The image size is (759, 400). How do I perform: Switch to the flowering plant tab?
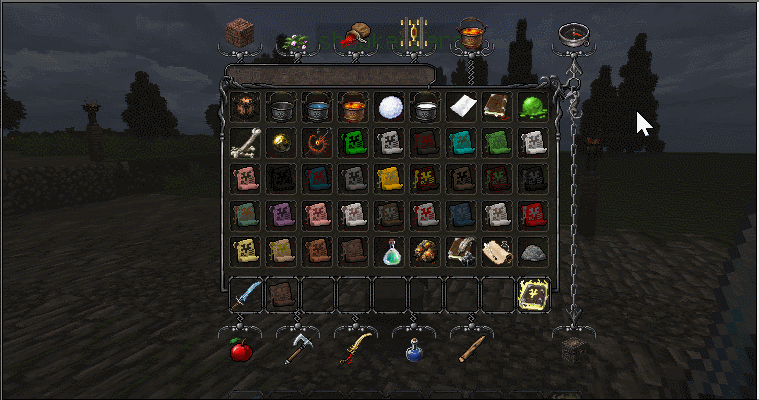coord(297,38)
